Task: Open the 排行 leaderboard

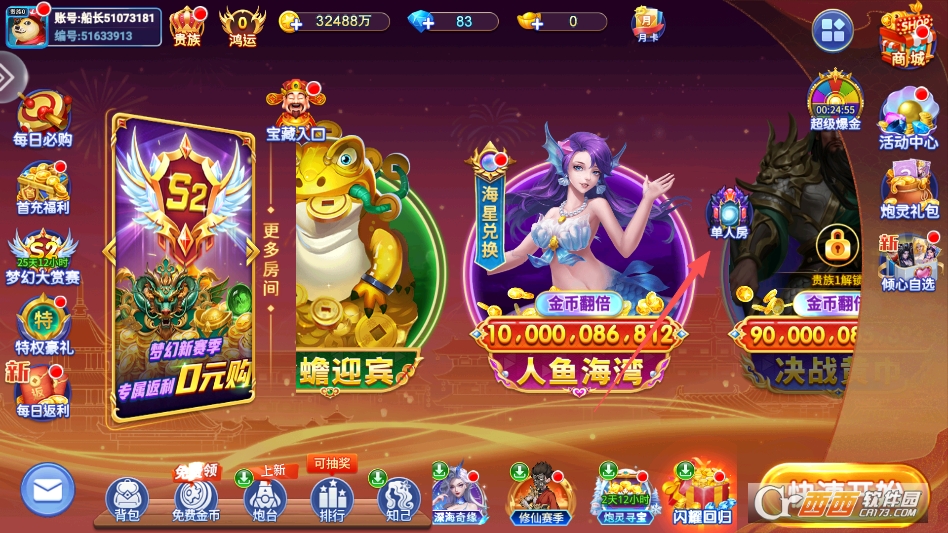Action: click(x=332, y=498)
